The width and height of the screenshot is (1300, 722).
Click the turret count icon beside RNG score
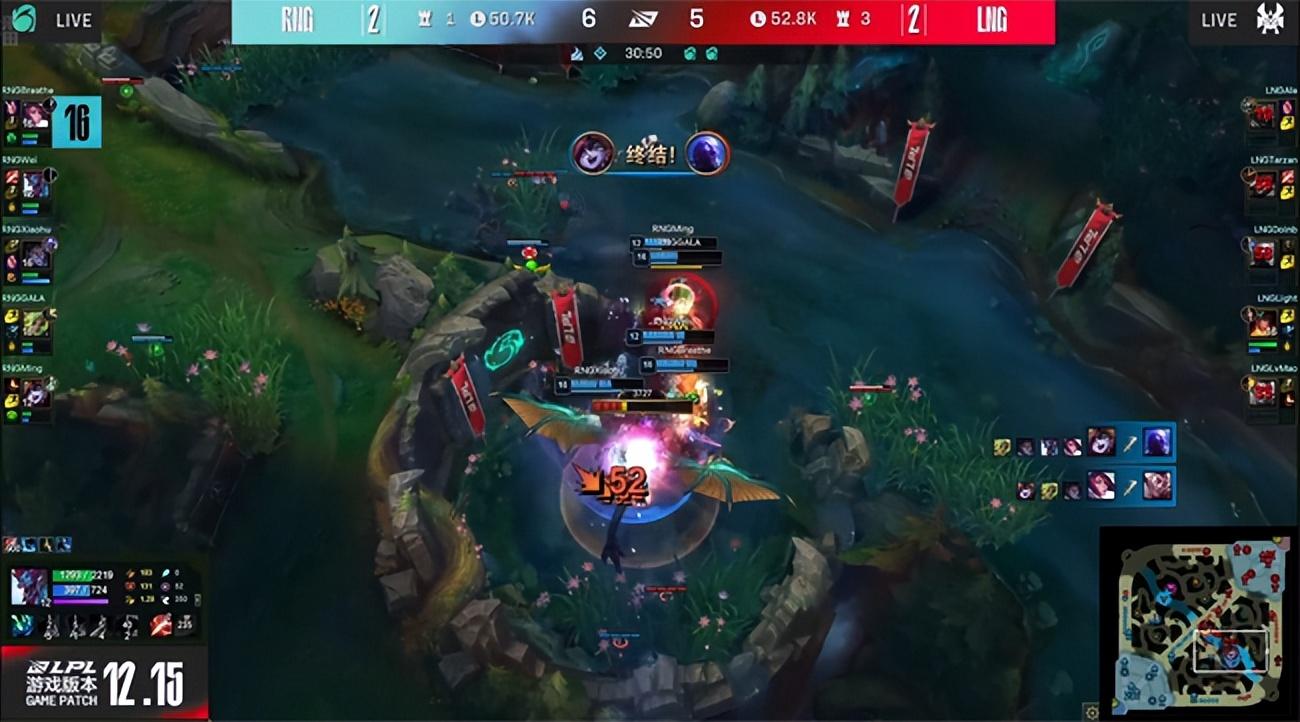pyautogui.click(x=425, y=20)
